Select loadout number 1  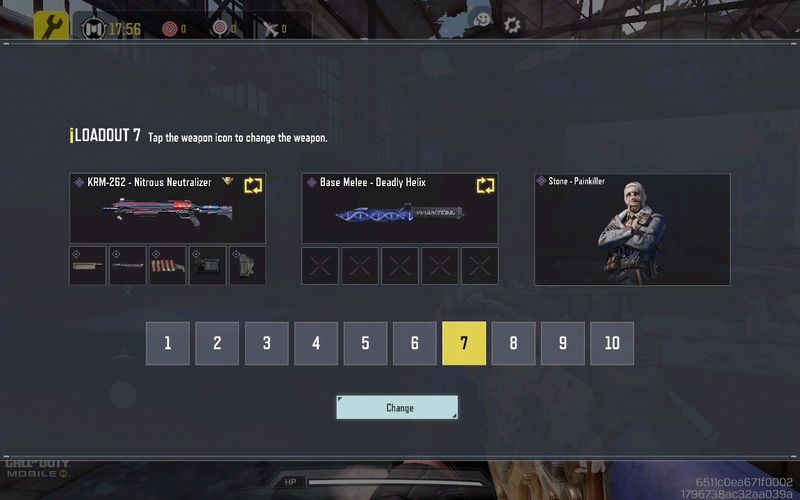click(x=168, y=343)
